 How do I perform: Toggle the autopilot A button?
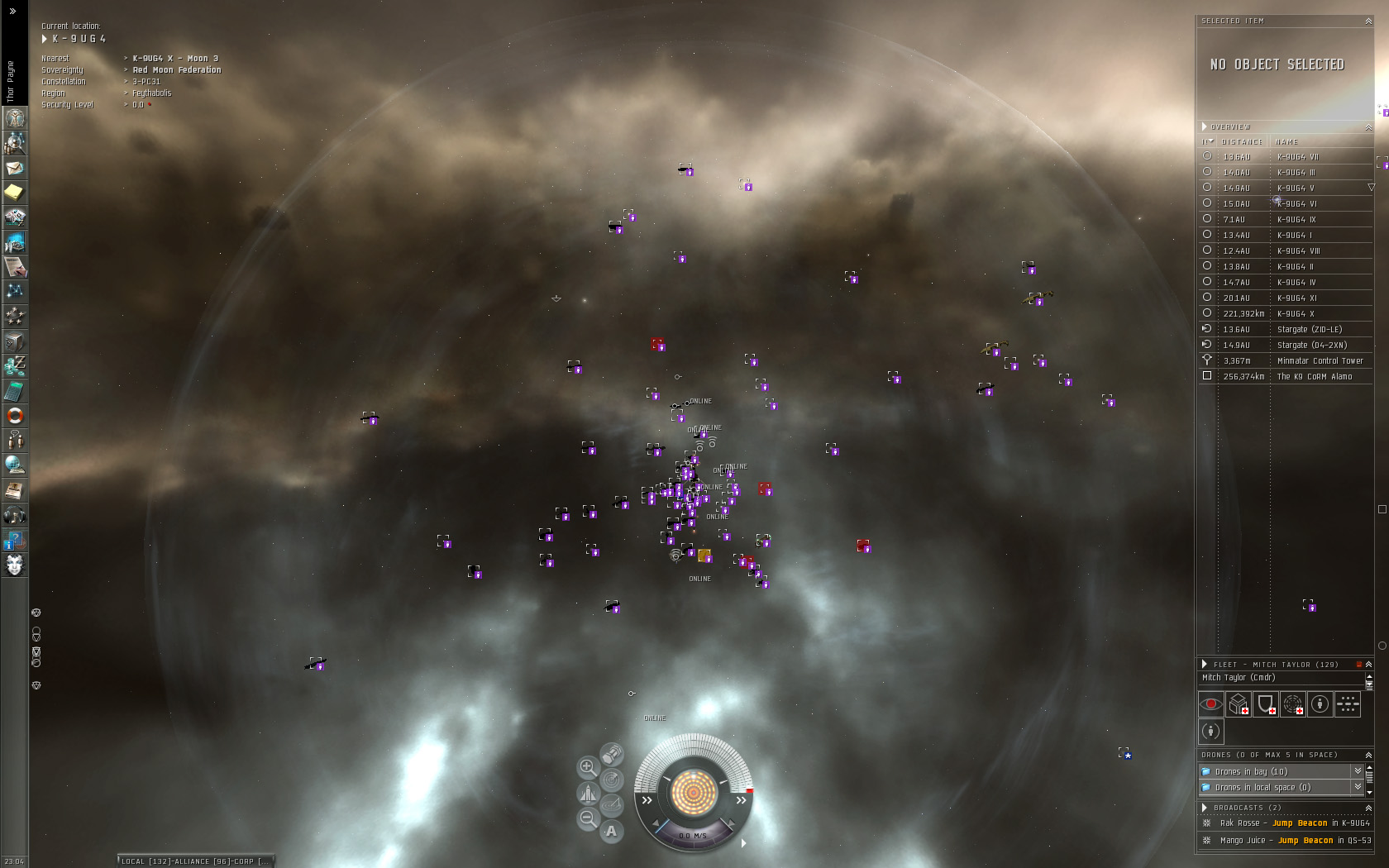coord(611,831)
